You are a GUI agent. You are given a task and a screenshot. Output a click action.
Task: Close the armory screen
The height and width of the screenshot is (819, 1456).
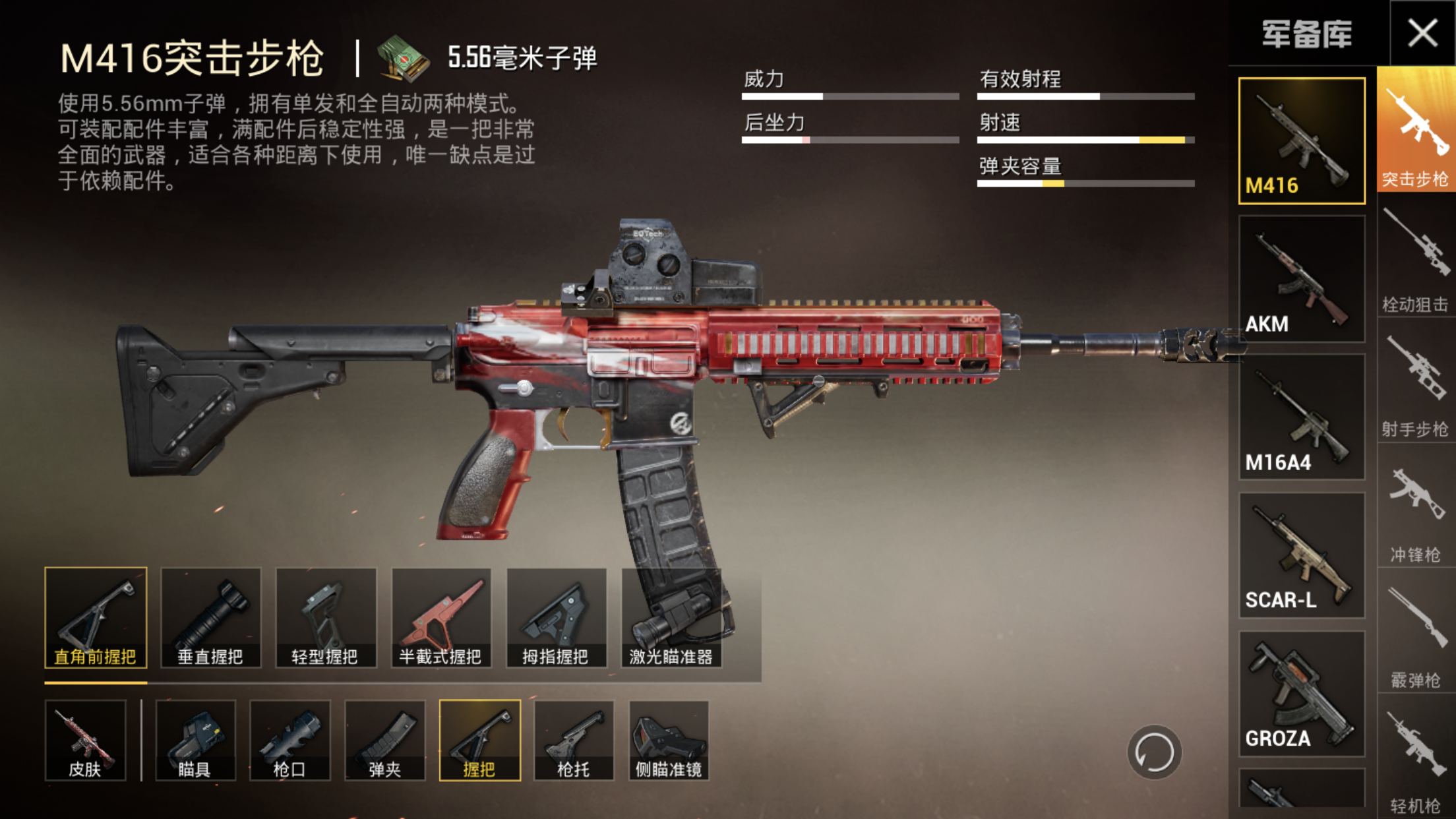click(1422, 33)
